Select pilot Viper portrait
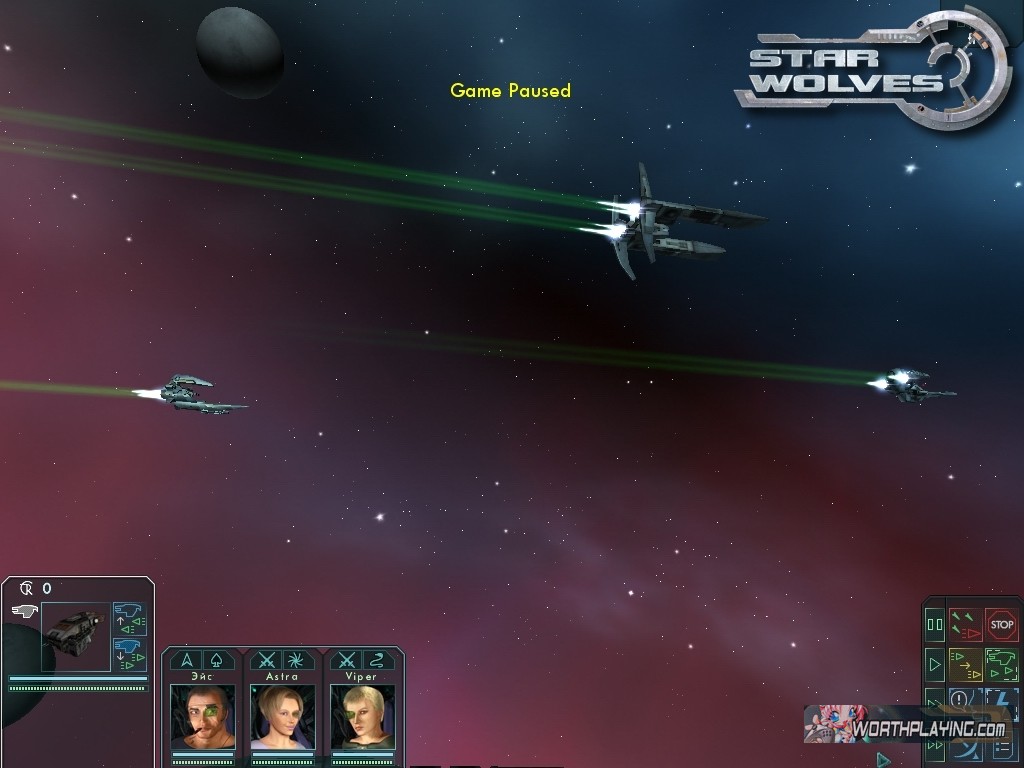Image resolution: width=1024 pixels, height=768 pixels. click(x=362, y=716)
